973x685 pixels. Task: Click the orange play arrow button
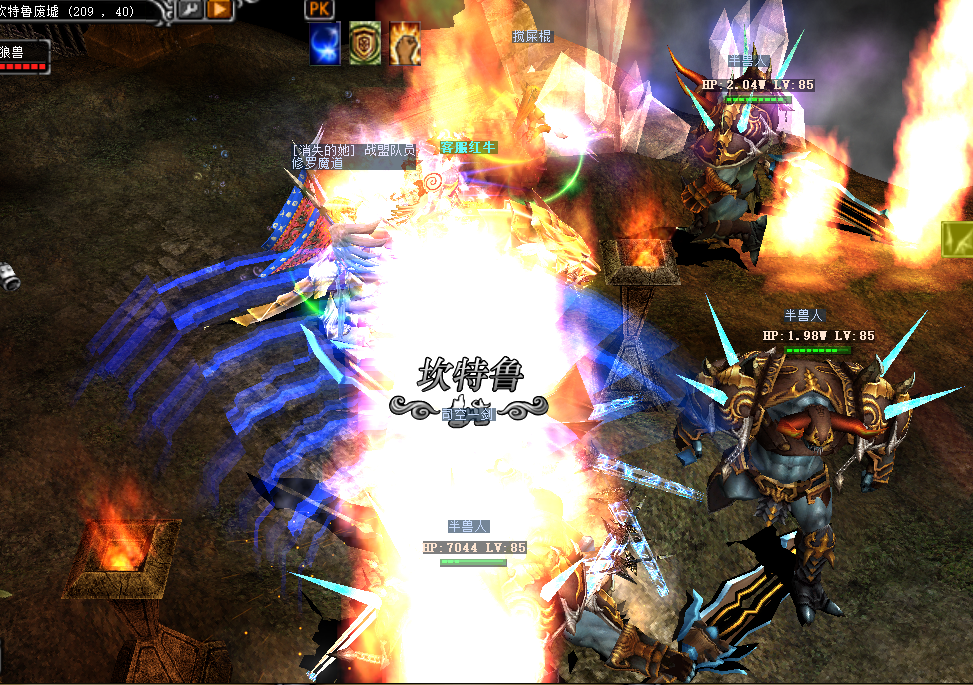(x=218, y=9)
